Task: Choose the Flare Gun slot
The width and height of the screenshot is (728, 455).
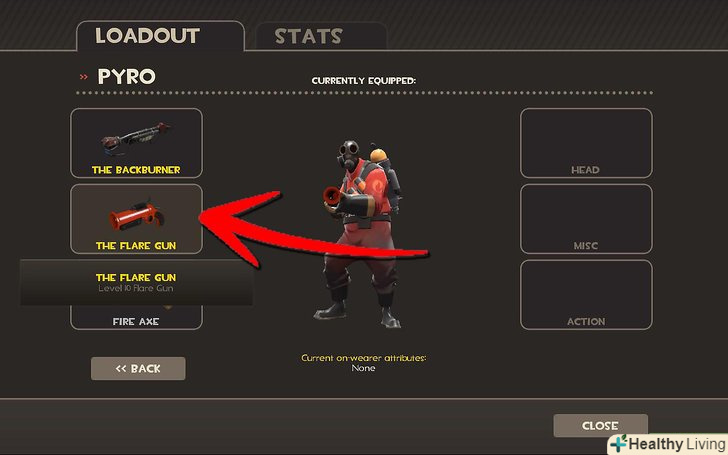Action: coord(136,216)
